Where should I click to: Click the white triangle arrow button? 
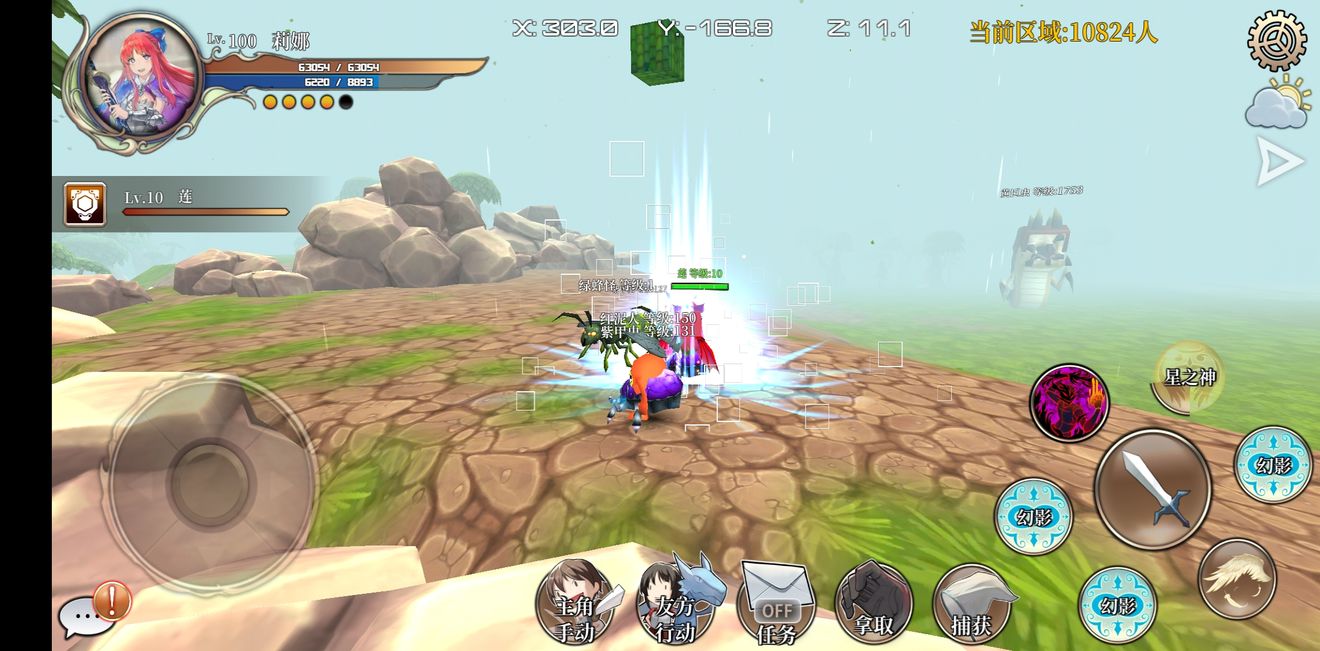coord(1279,162)
